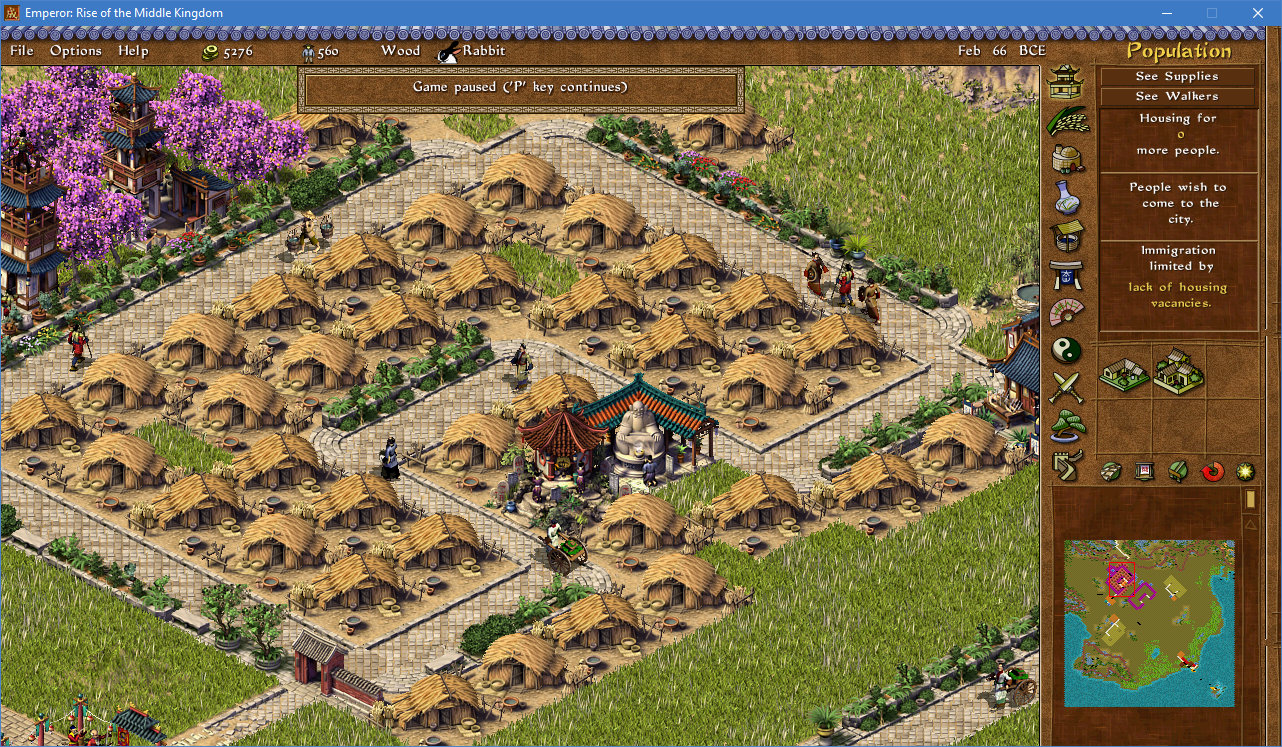Screen dimensions: 1282x747
Task: Open the aesthetics category (bonsai tree icon)
Action: tap(1066, 425)
